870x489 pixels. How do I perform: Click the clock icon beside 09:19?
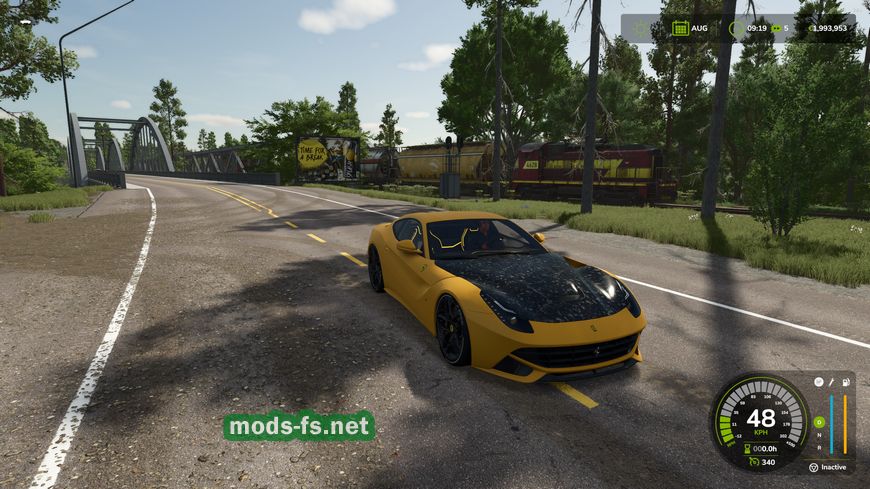[735, 28]
